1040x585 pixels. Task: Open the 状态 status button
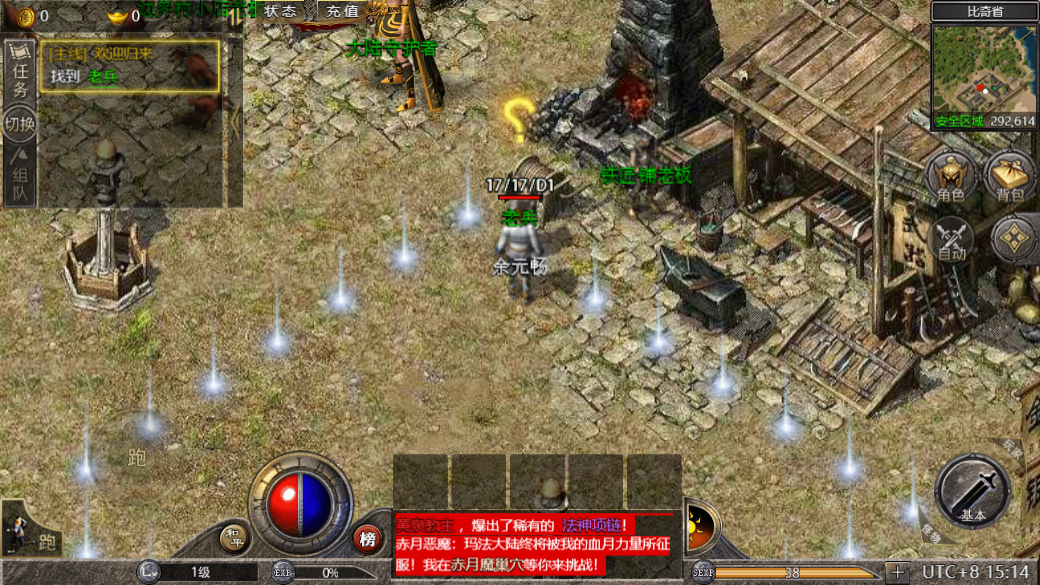[x=281, y=11]
